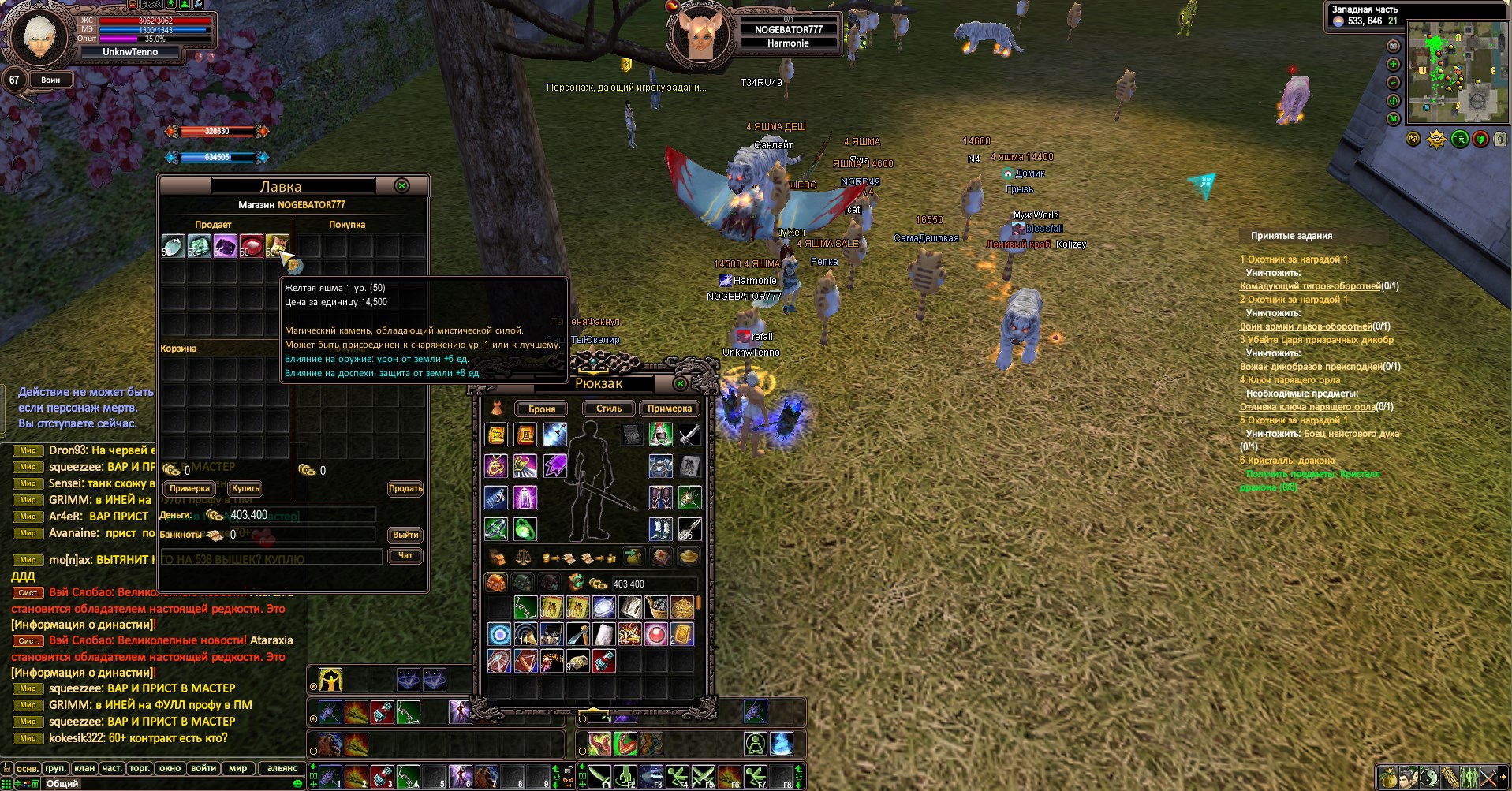Open chat with seller via Чат
This screenshot has width=1512, height=791.
(x=405, y=555)
